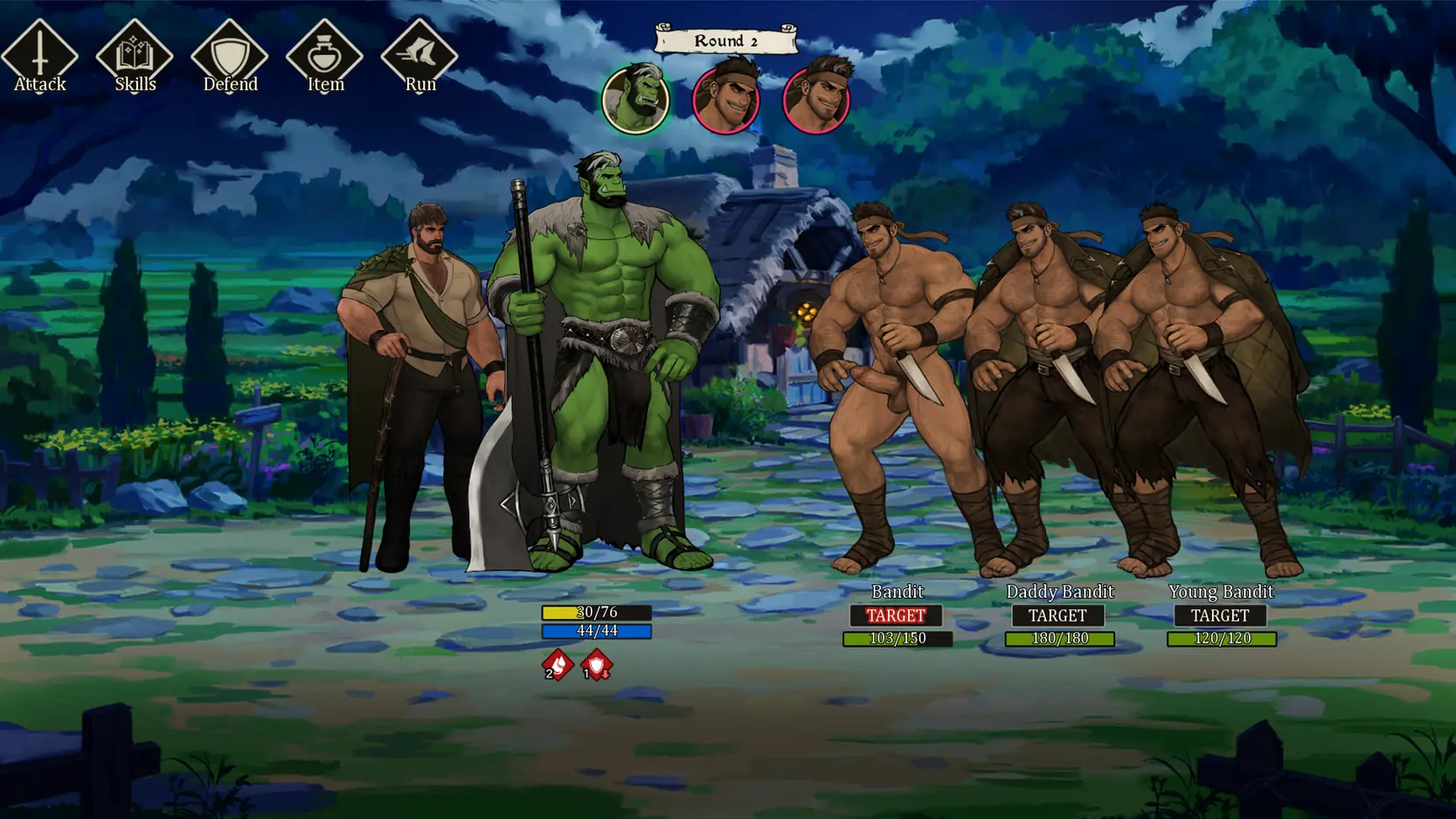Image resolution: width=1456 pixels, height=819 pixels.
Task: Select the Daddy Bandit TARGET button
Action: coord(1057,615)
